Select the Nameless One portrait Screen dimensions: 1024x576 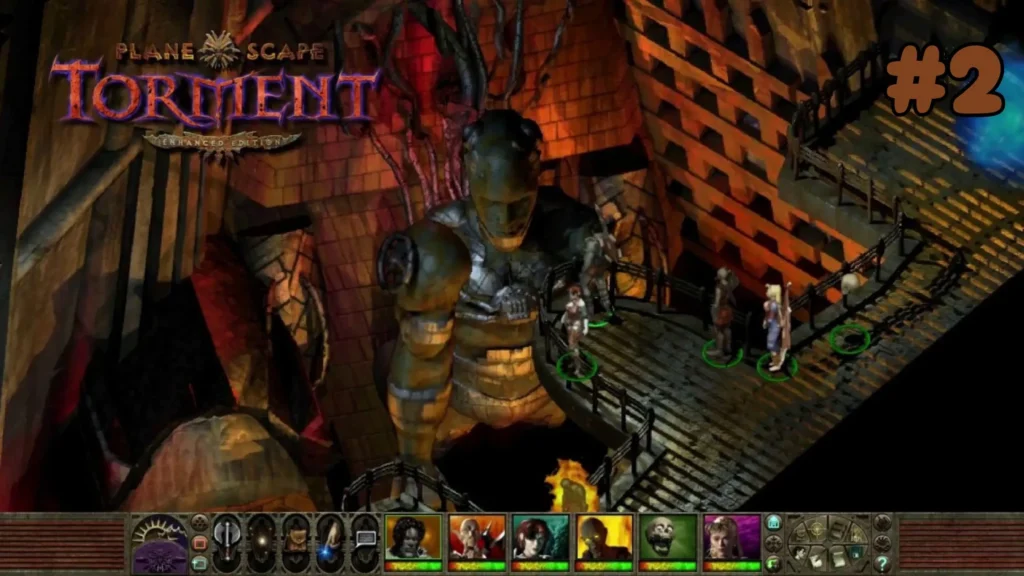click(413, 538)
